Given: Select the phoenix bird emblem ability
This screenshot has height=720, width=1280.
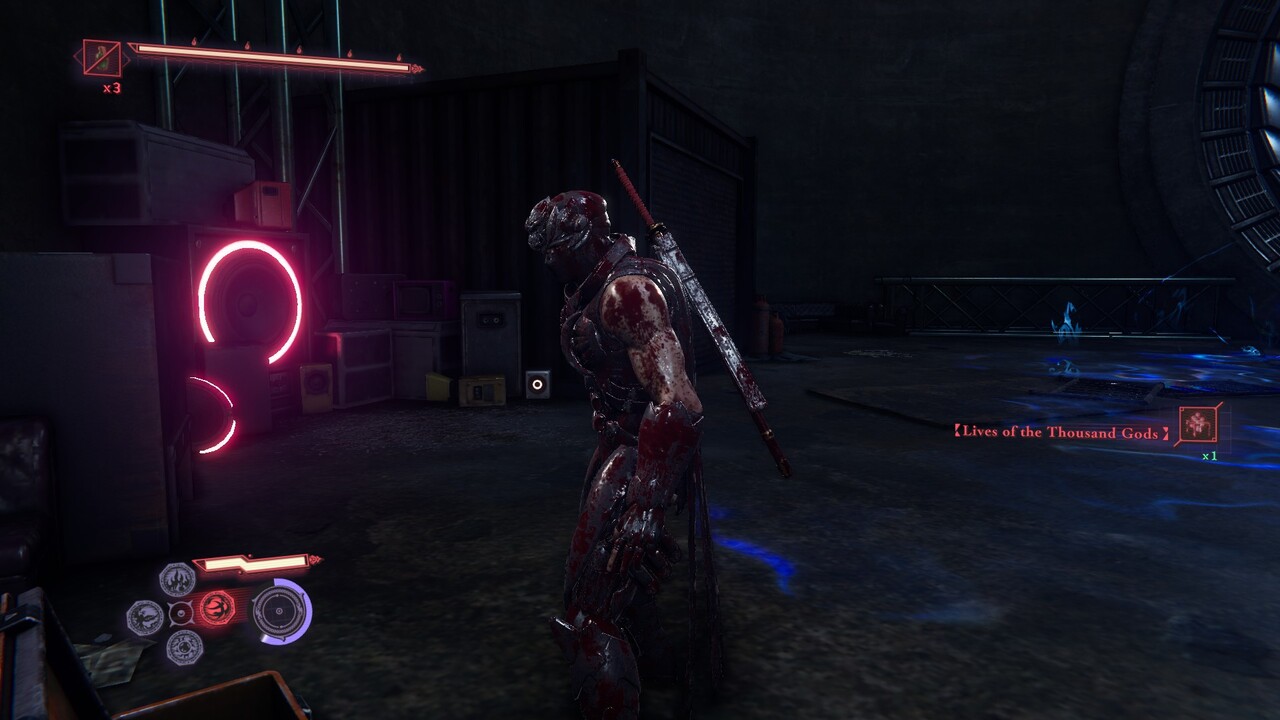Looking at the screenshot, I should (145, 617).
